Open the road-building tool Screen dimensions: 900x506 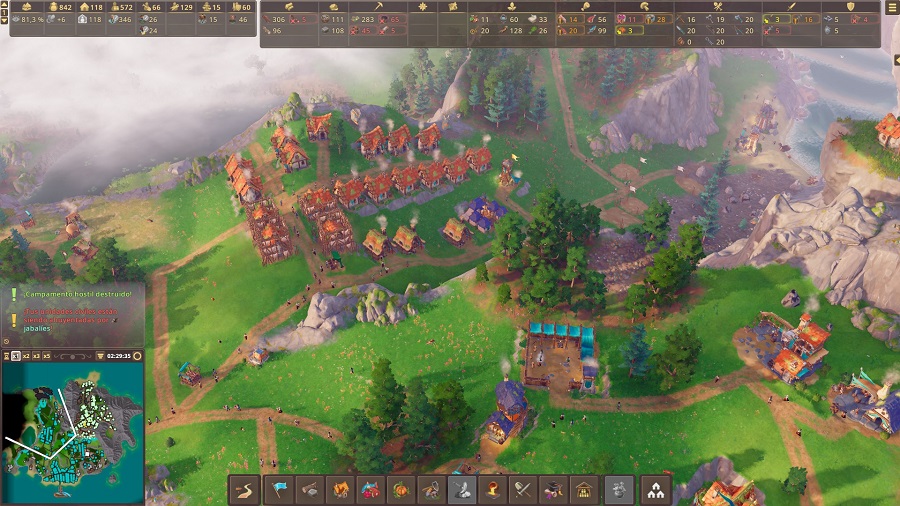pyautogui.click(x=242, y=490)
